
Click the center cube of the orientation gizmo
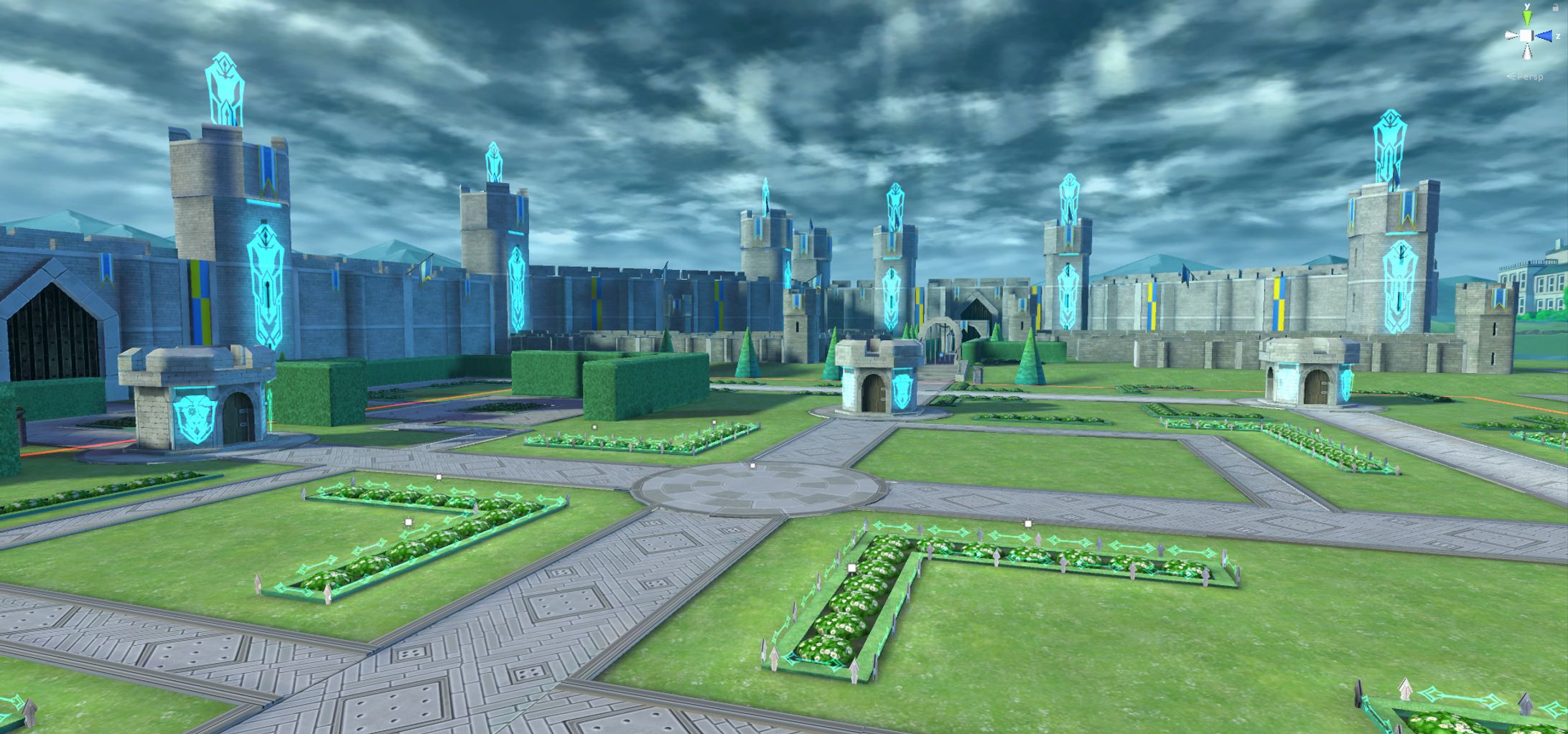pyautogui.click(x=1526, y=36)
